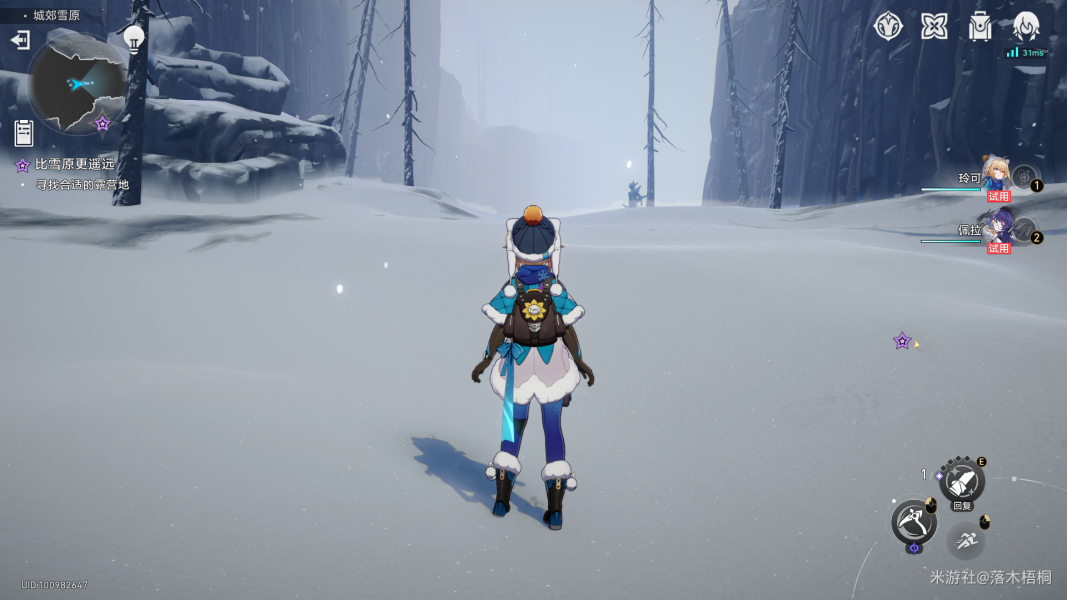Toggle the sprint running-figure button

966,541
